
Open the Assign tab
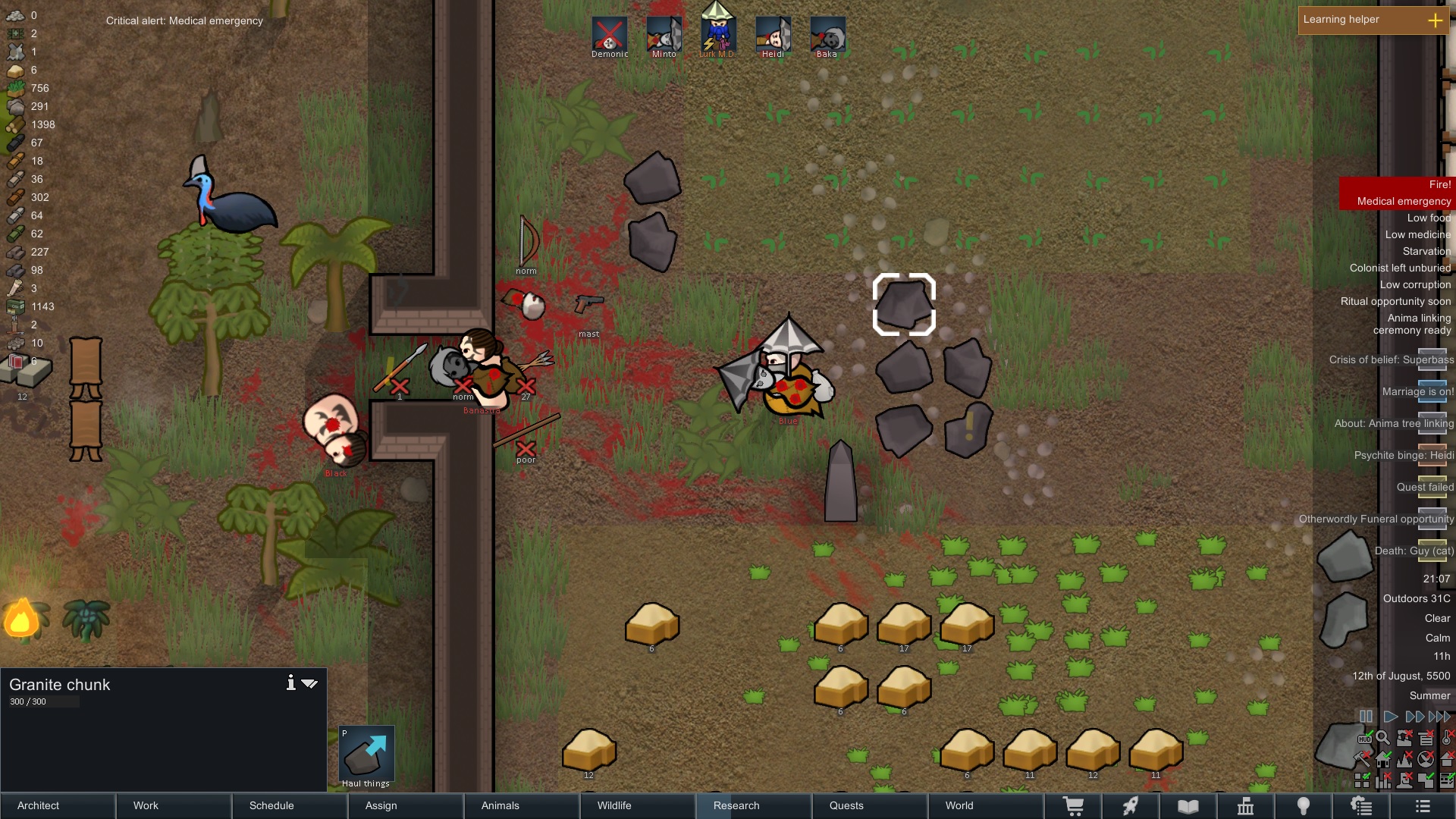point(406,805)
